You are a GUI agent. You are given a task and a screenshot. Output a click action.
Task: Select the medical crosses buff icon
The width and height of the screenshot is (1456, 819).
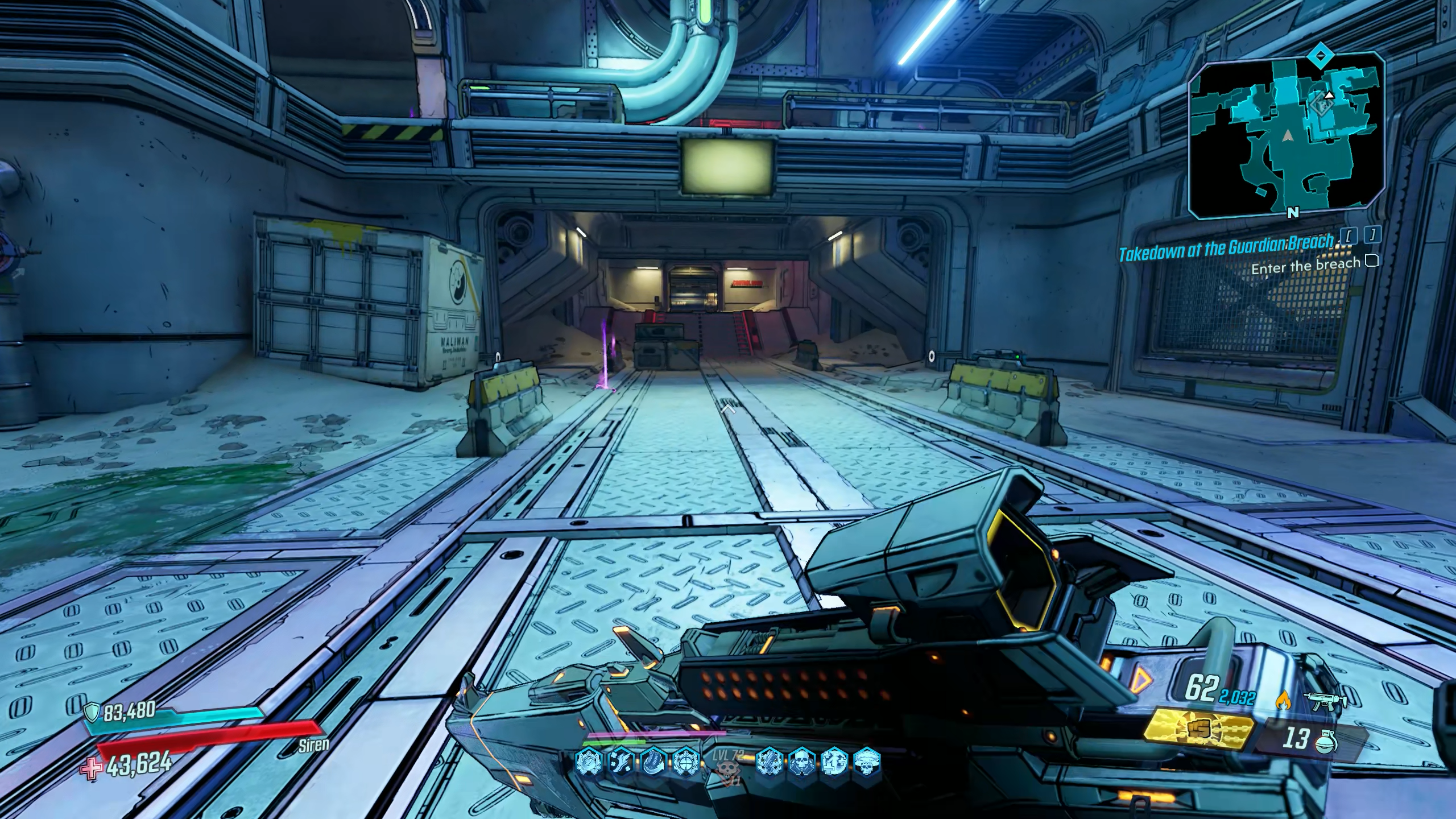[x=835, y=761]
